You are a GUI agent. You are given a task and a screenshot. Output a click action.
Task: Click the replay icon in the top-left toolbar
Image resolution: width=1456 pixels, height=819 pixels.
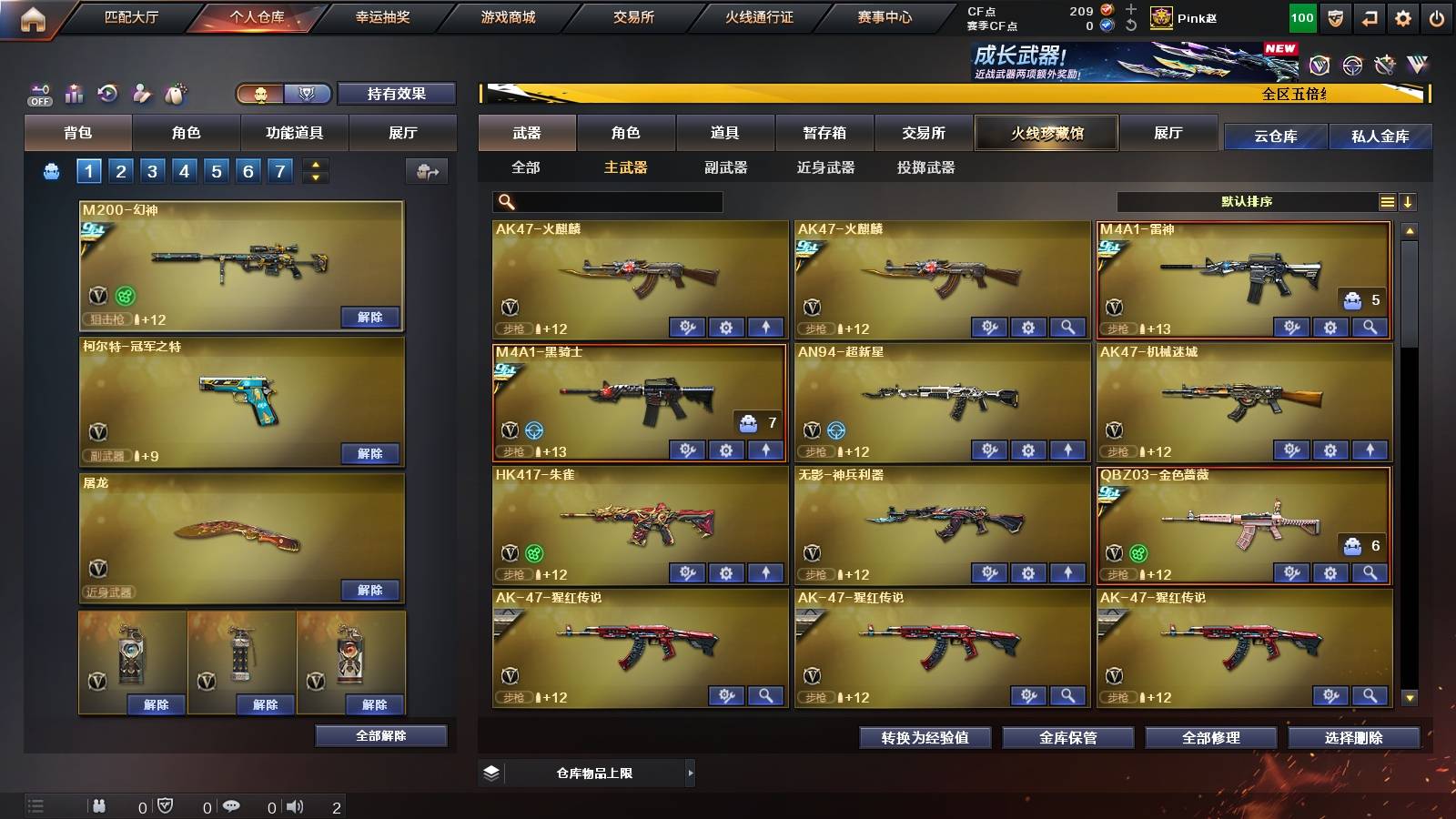pos(107,94)
